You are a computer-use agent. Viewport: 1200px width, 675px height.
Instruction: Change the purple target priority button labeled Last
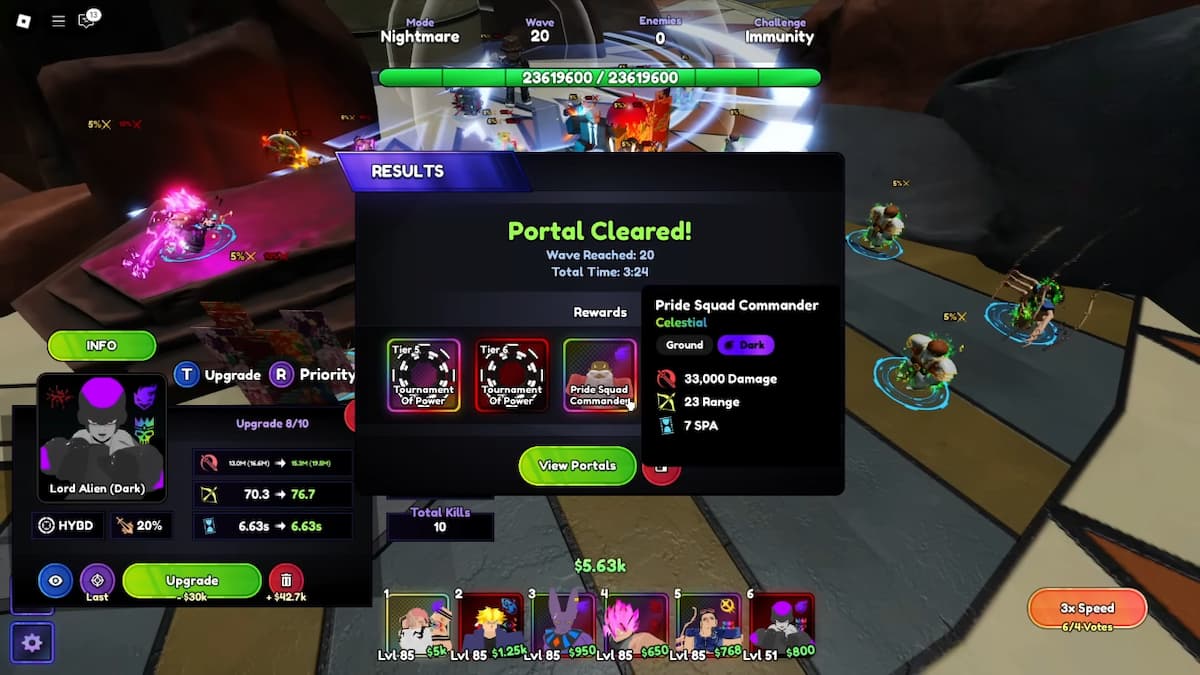(x=97, y=580)
